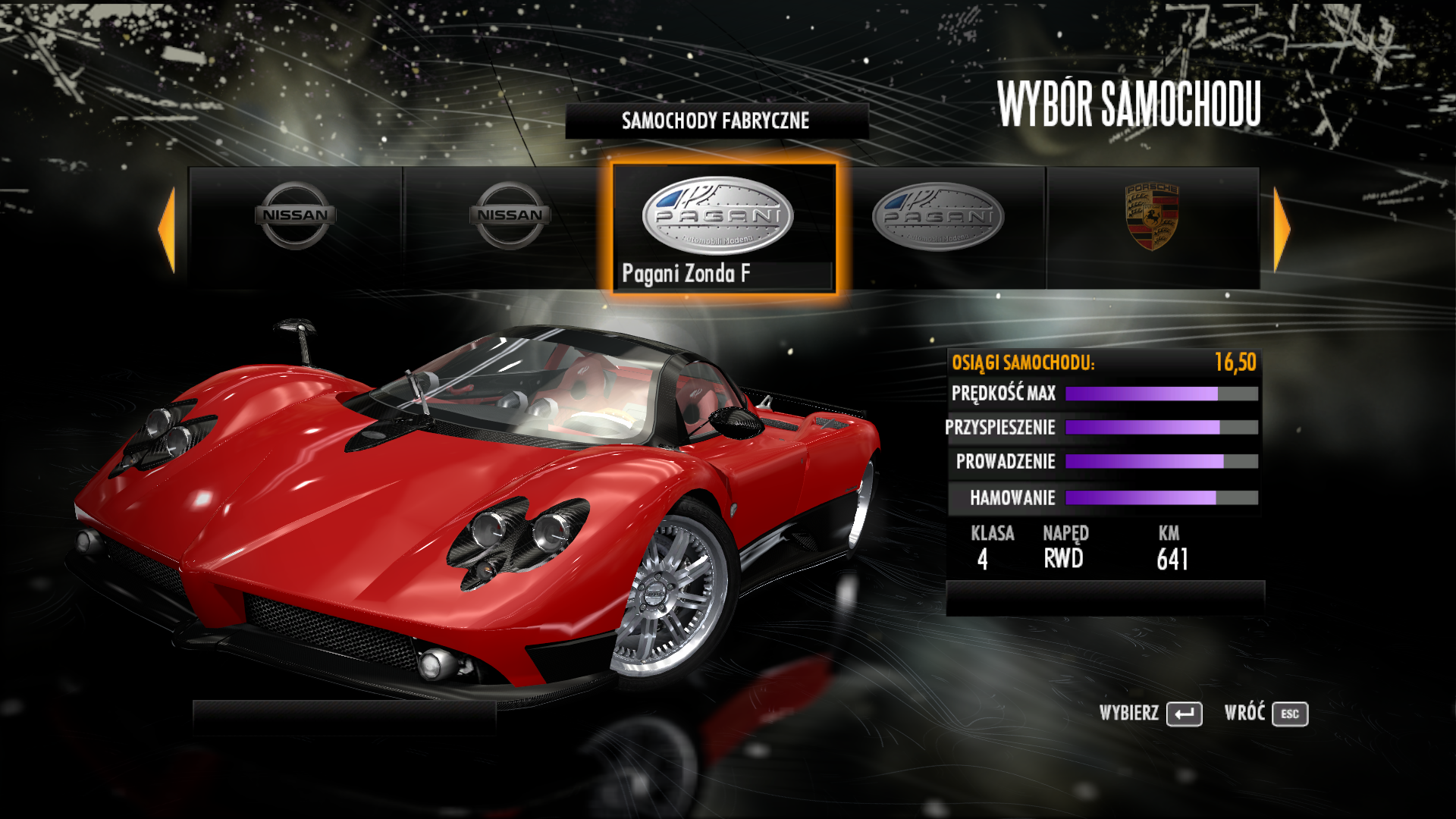This screenshot has height=819, width=1456.
Task: Select the highlighted Pagani Zonda F tile
Action: [723, 227]
